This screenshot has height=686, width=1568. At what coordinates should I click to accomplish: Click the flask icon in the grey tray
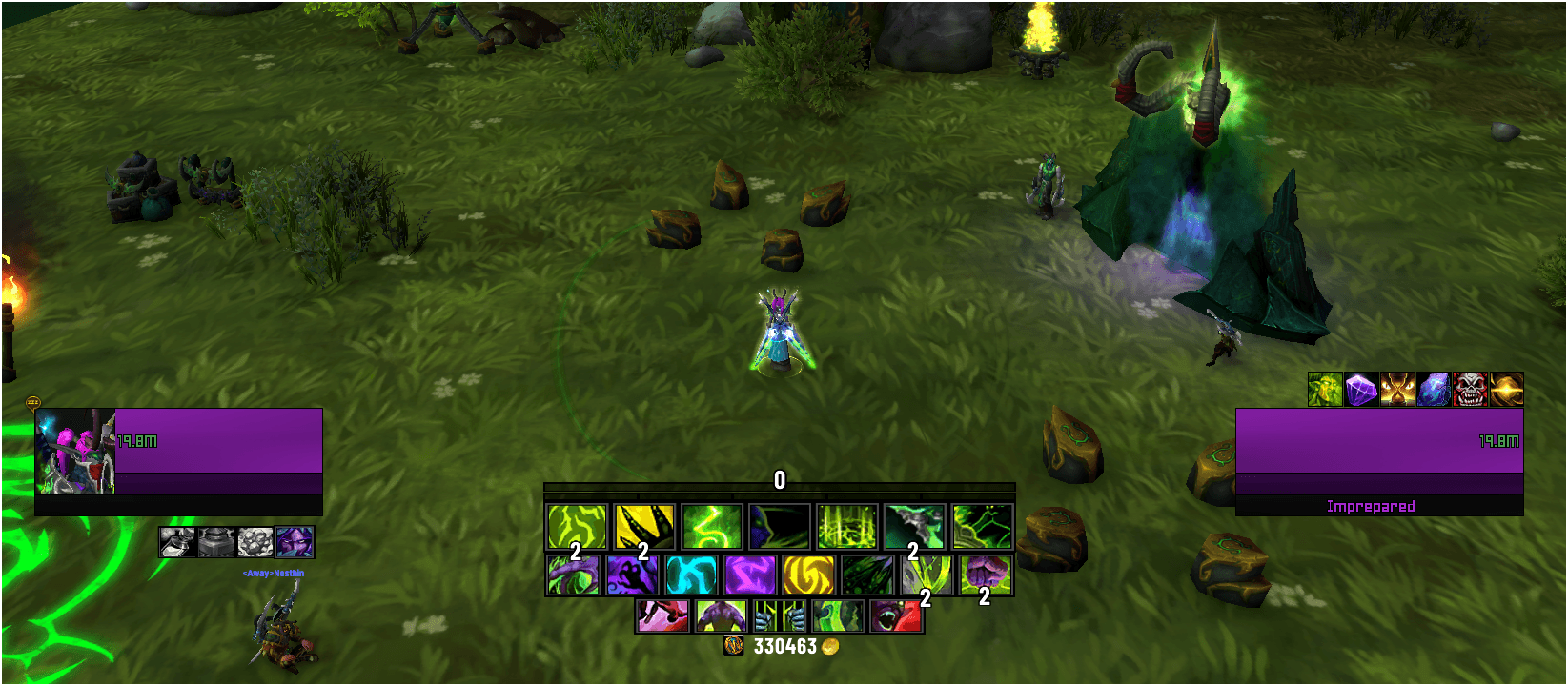tap(175, 544)
